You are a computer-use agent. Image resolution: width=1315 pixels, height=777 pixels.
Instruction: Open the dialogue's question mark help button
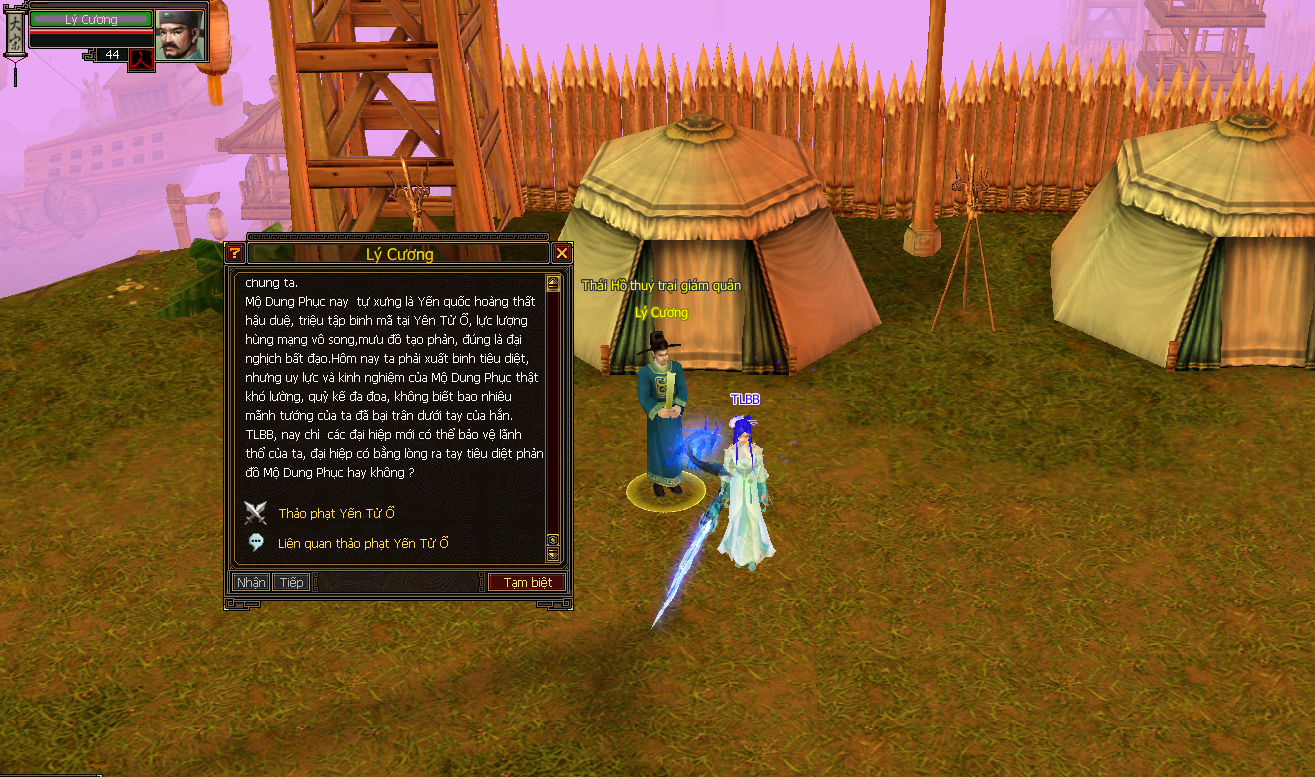tap(234, 253)
